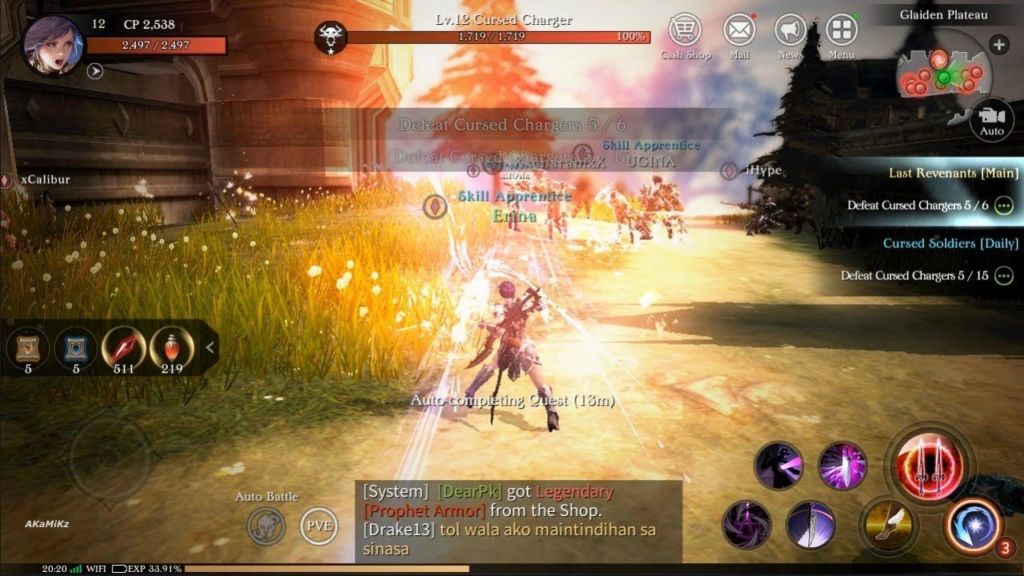Screen dimensions: 1024x576
Task: Expand the minimap with the plus button
Action: (x=998, y=44)
